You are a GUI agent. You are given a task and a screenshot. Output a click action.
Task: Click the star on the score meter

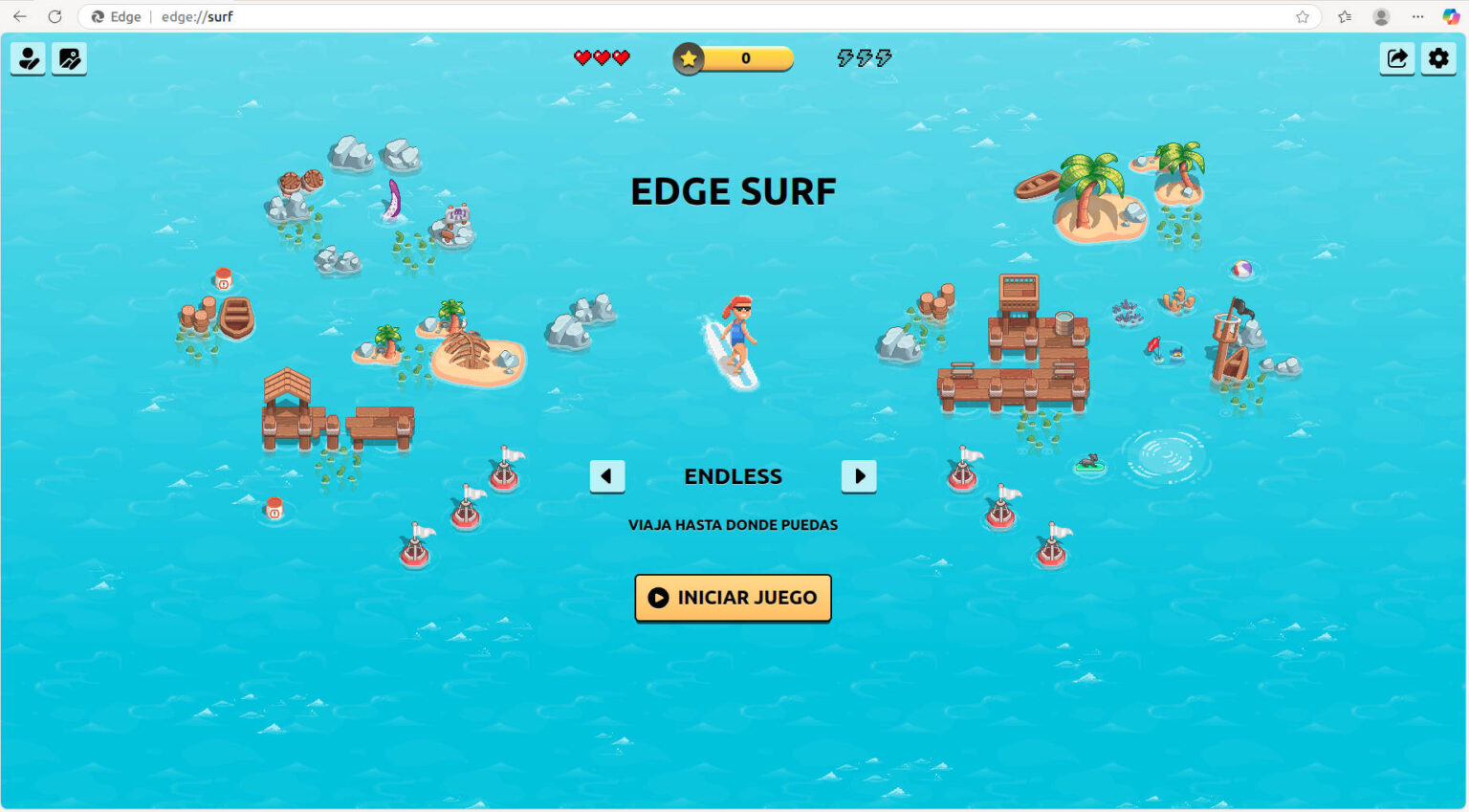click(x=689, y=58)
